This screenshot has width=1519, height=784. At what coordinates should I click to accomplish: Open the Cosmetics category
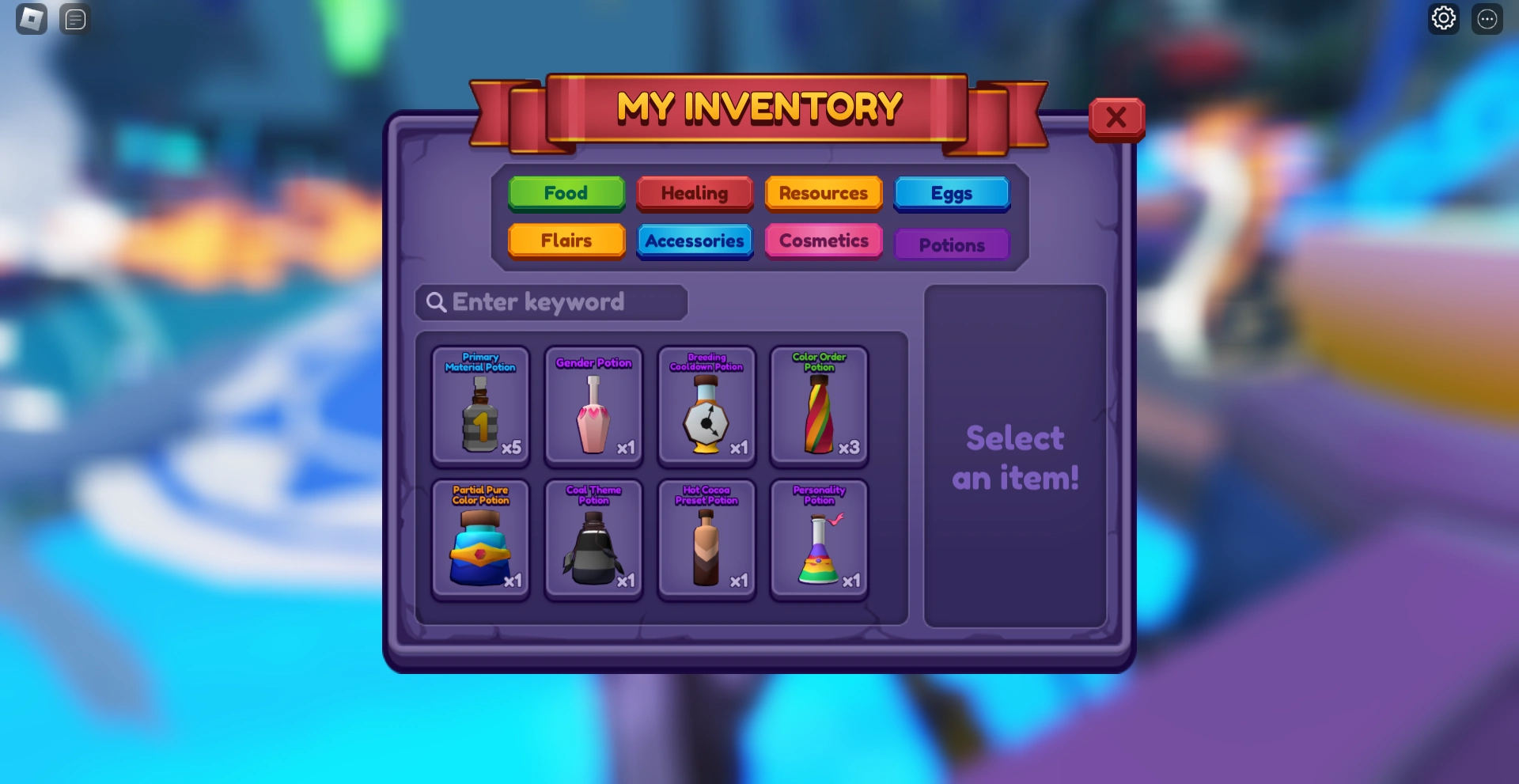coord(823,241)
